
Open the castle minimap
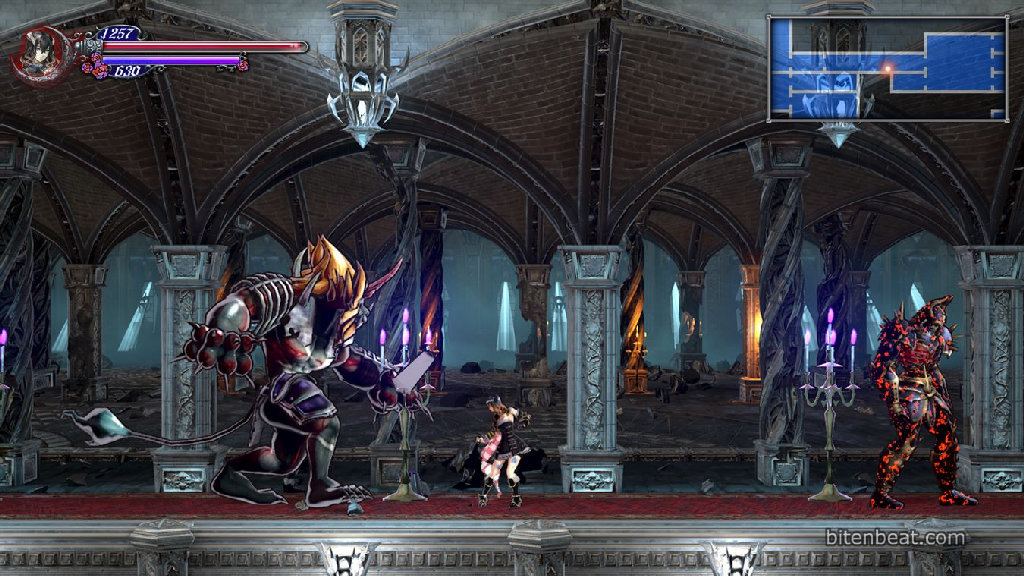(887, 68)
